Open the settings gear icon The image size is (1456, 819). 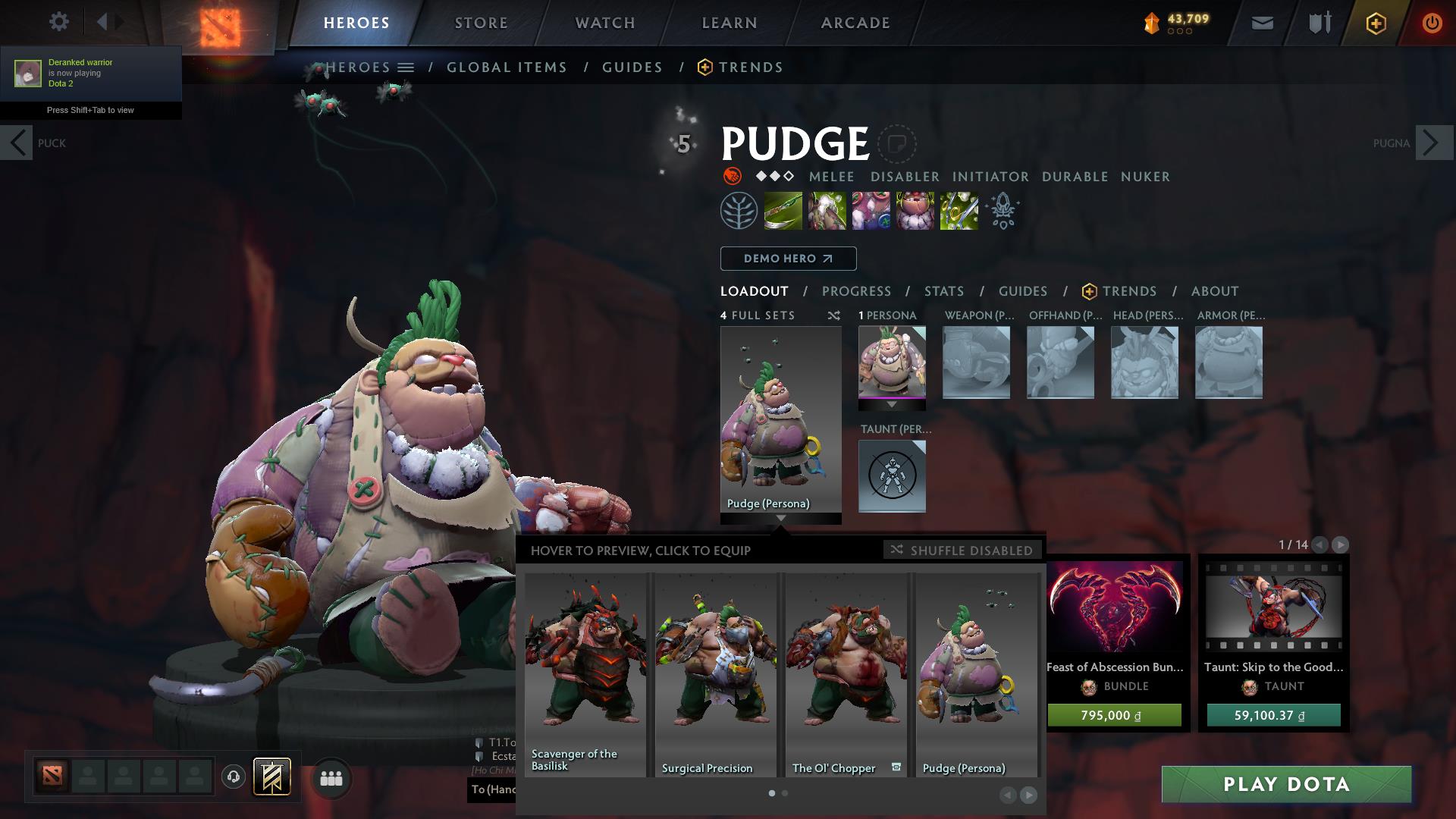point(58,21)
